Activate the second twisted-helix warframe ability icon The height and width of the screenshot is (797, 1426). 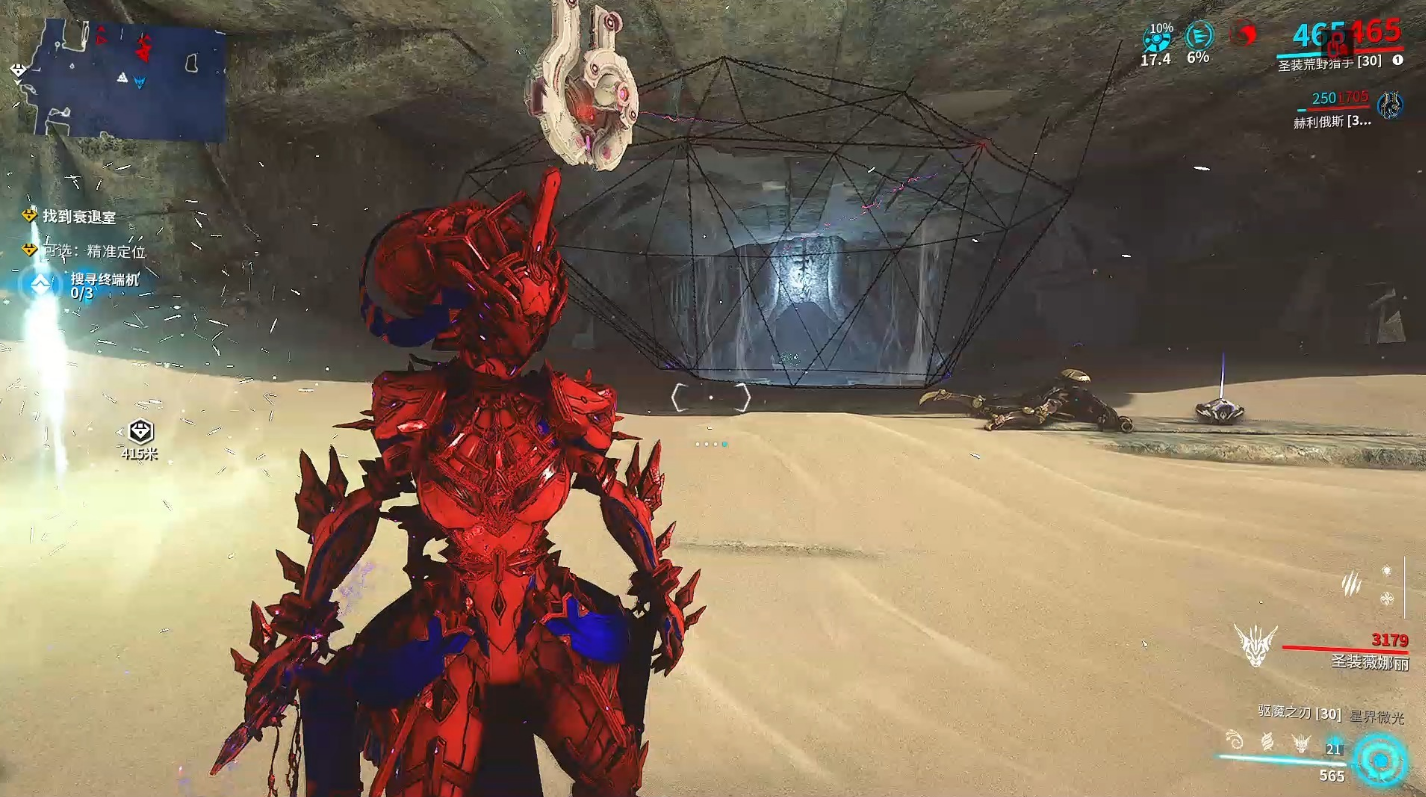coord(1267,742)
